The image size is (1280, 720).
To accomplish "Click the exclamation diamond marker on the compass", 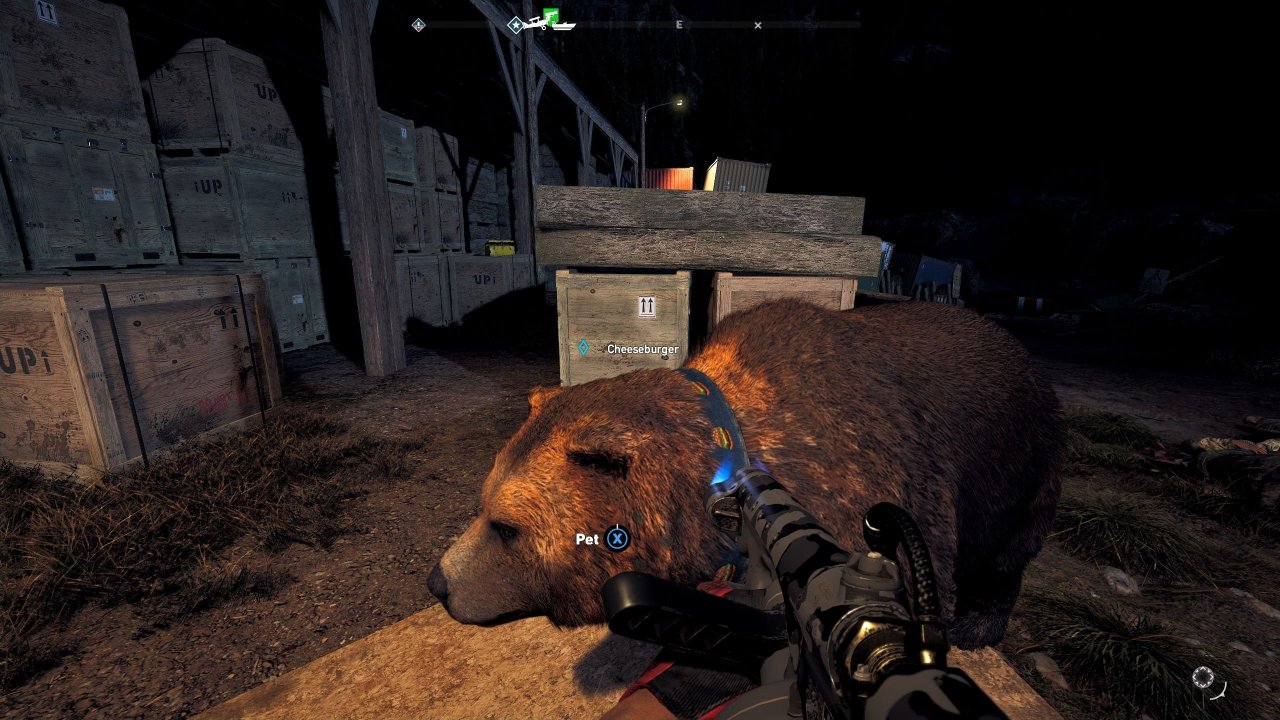I will [418, 25].
